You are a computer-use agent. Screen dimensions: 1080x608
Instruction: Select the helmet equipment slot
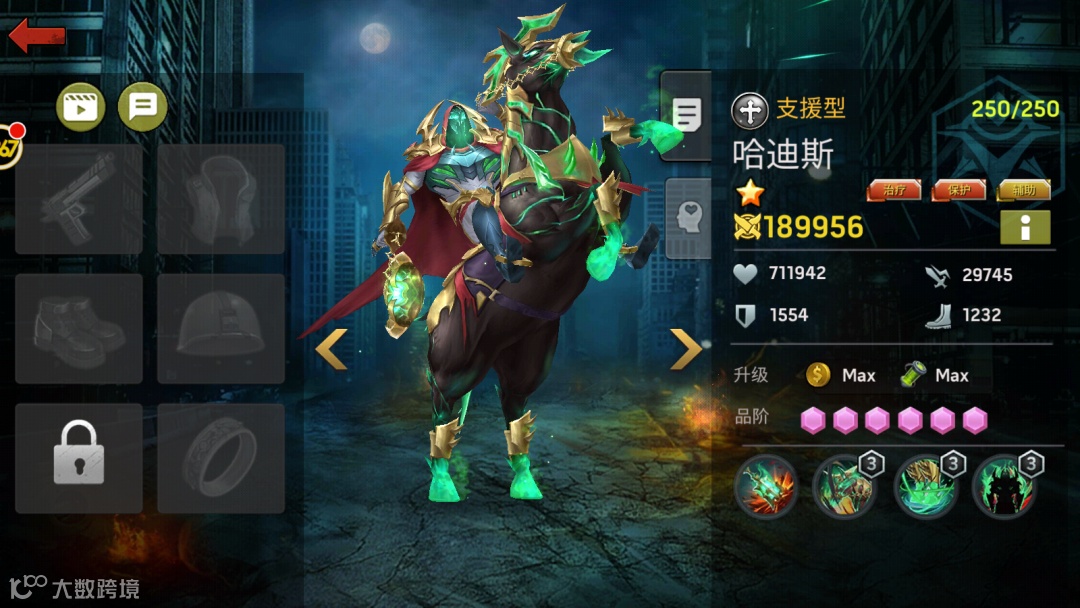221,329
